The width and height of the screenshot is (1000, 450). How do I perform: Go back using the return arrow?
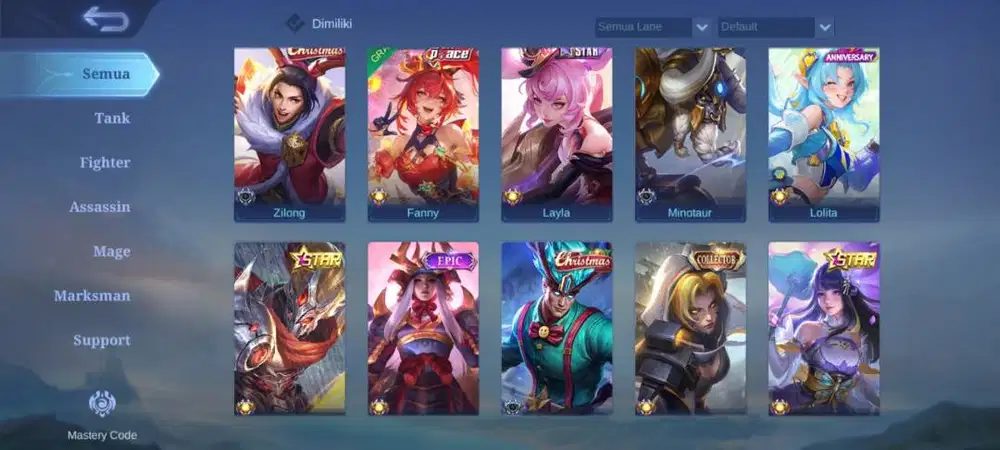coord(105,19)
